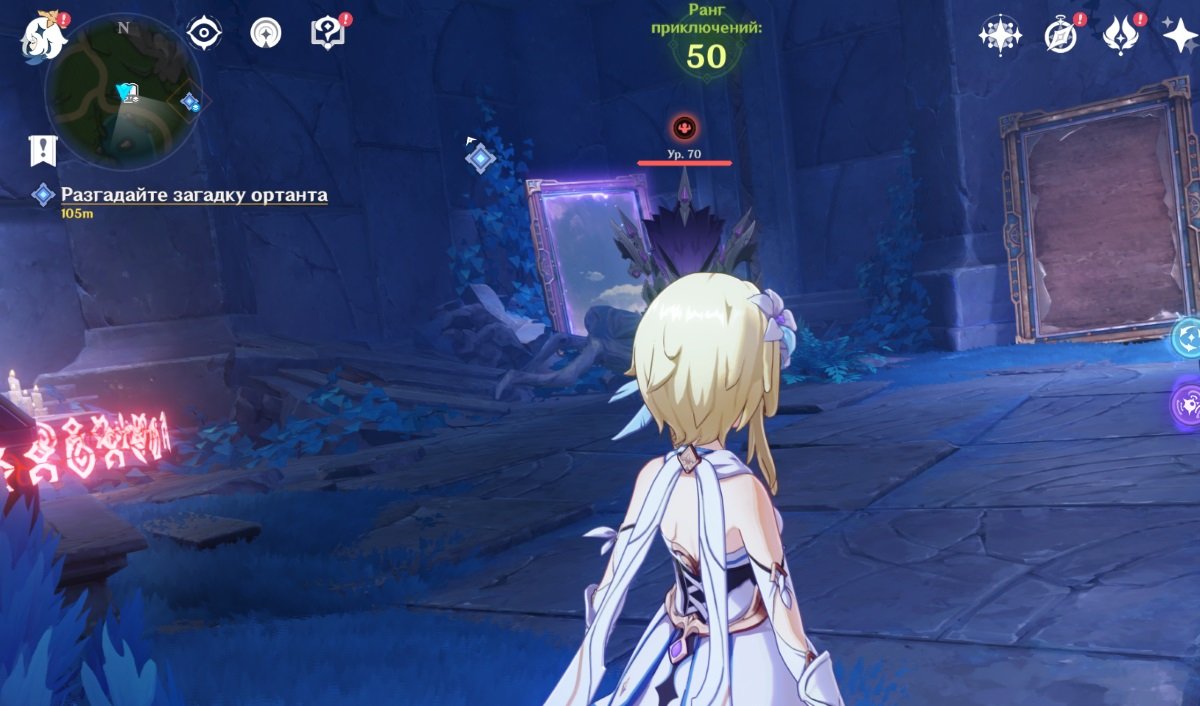This screenshot has width=1200, height=706.
Task: Open the winged Battle Pass icon
Action: (x=1120, y=36)
